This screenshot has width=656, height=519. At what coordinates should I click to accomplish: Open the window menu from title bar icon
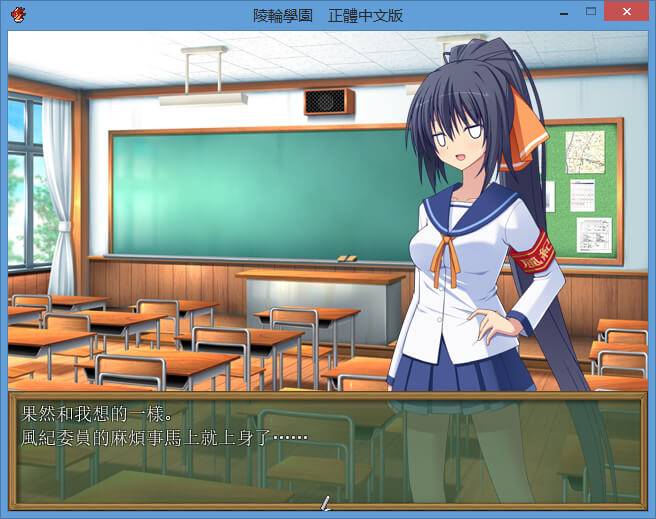click(19, 14)
